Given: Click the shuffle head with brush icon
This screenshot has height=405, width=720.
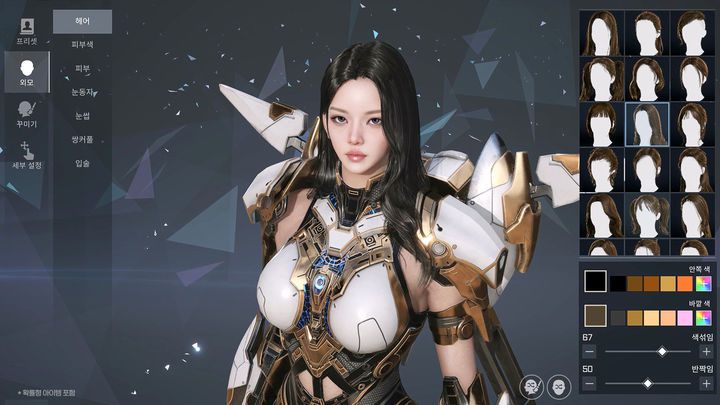Looking at the screenshot, I should pyautogui.click(x=533, y=385).
